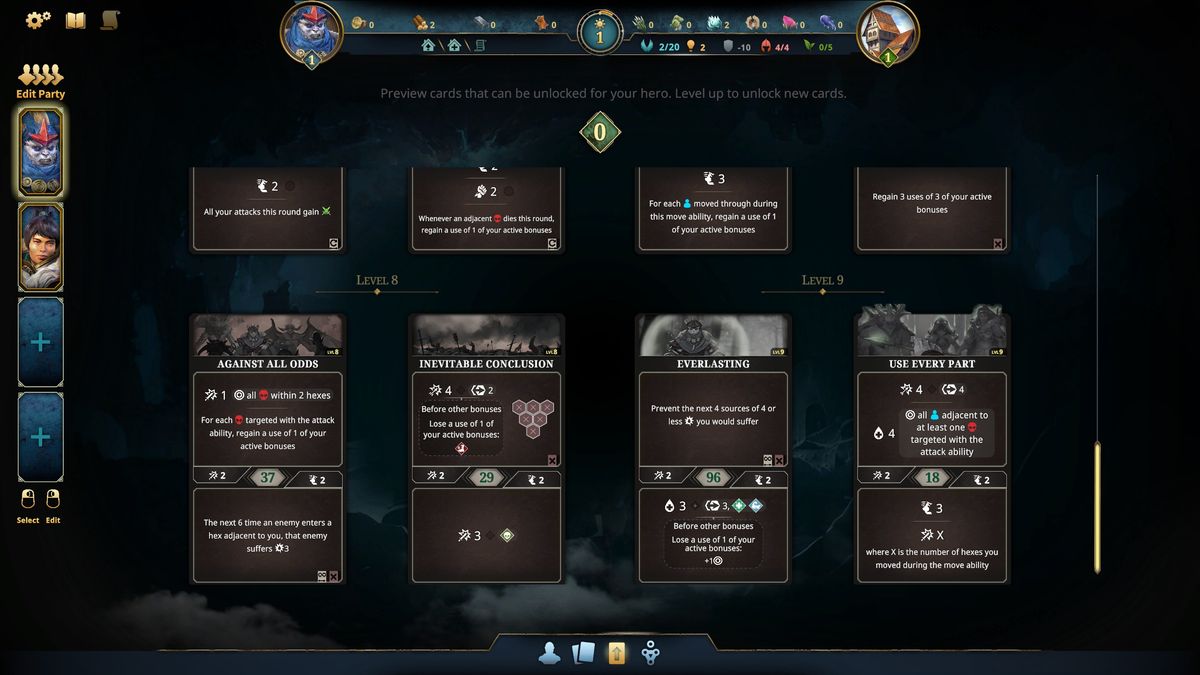Click the town building portrait in top bar

point(887,33)
